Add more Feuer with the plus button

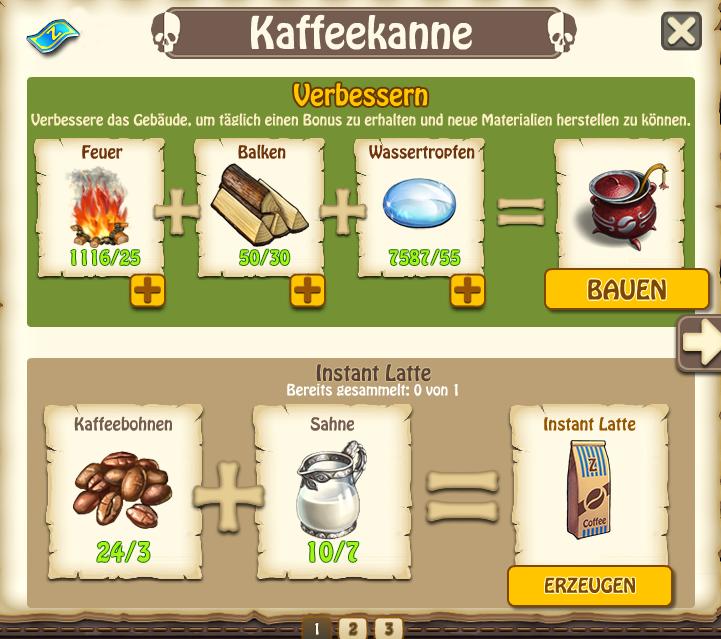[147, 291]
